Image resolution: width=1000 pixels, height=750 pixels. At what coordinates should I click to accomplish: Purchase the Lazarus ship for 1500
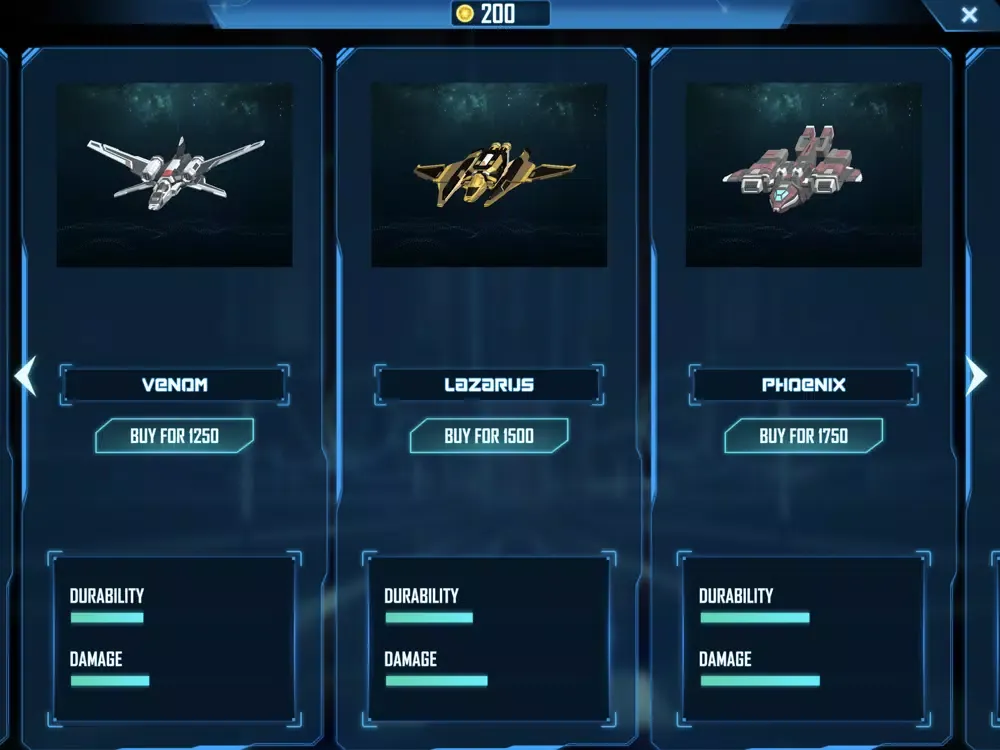click(x=489, y=436)
